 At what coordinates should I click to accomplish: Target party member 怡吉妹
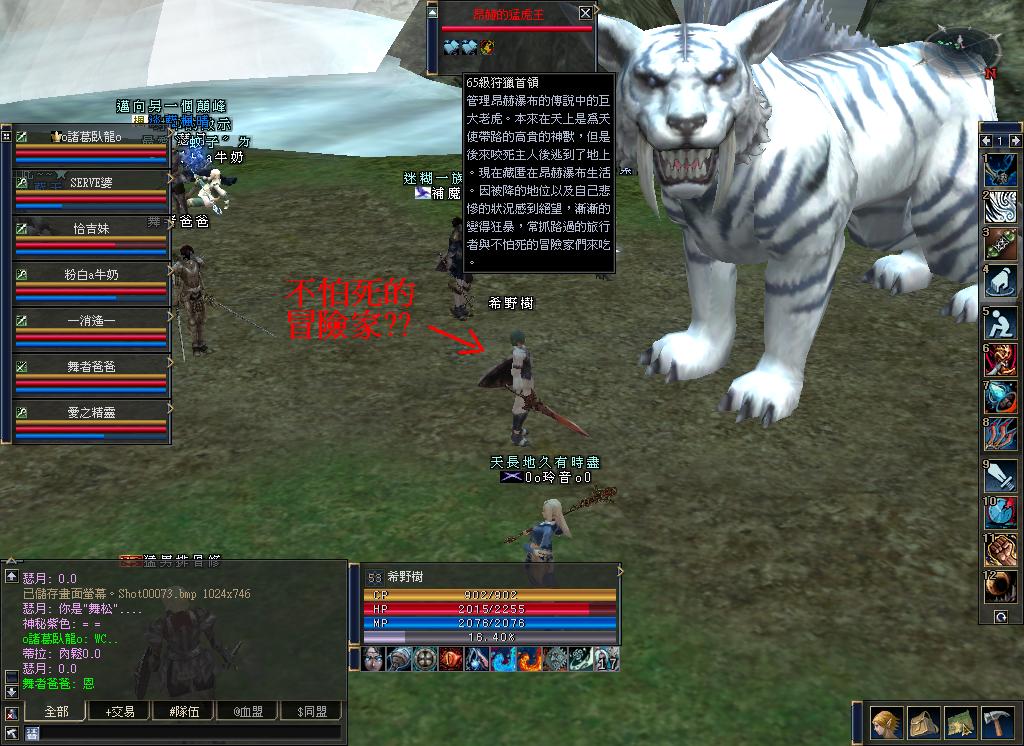click(x=91, y=227)
